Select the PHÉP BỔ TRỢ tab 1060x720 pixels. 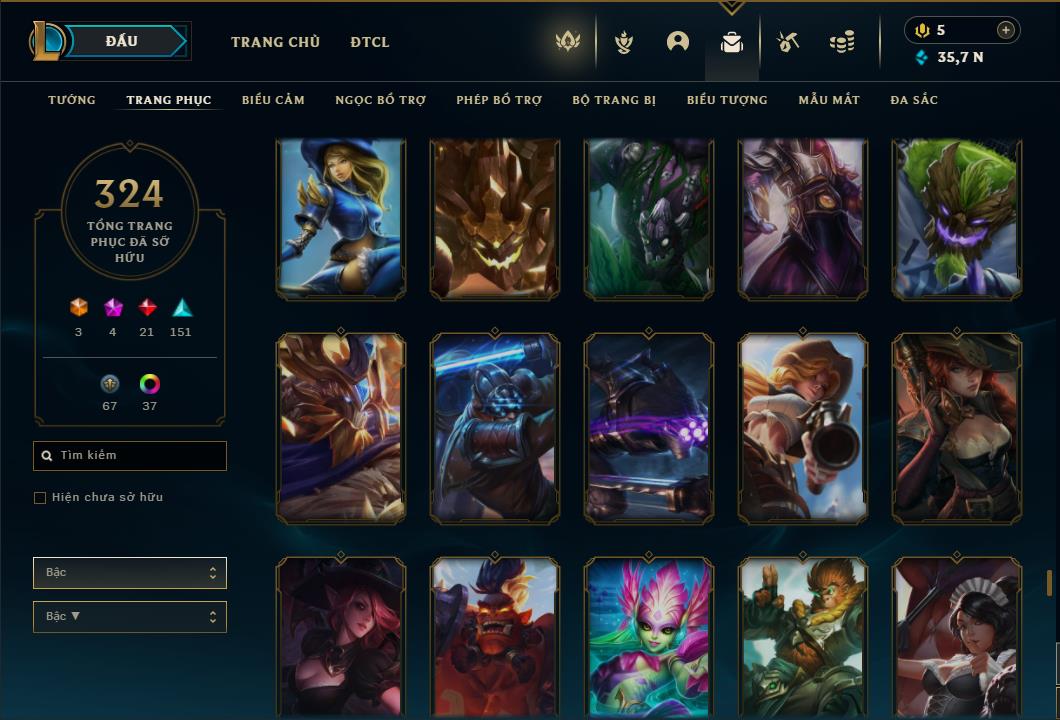tap(499, 100)
